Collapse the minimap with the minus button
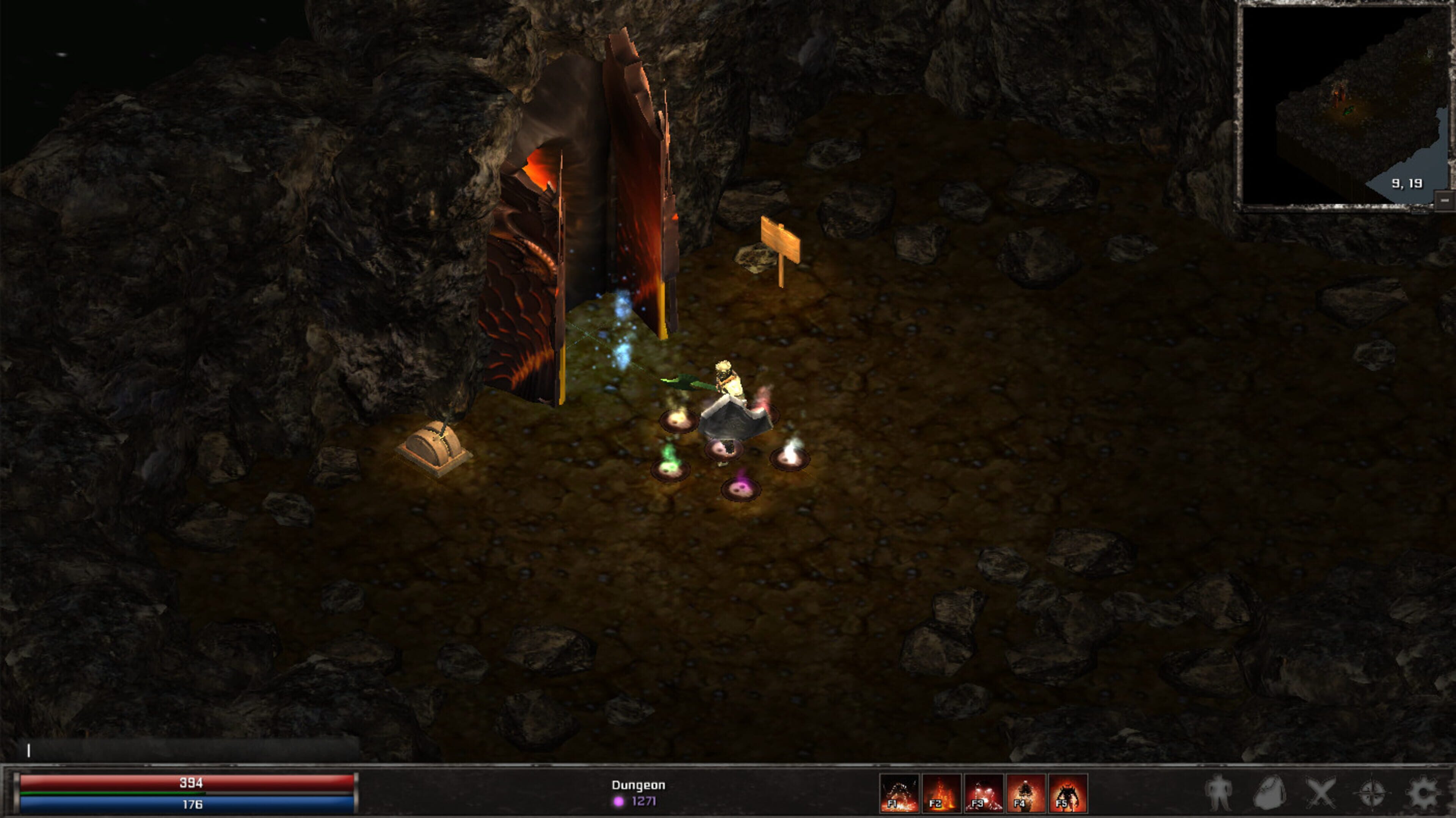1456x818 pixels. 1445,200
